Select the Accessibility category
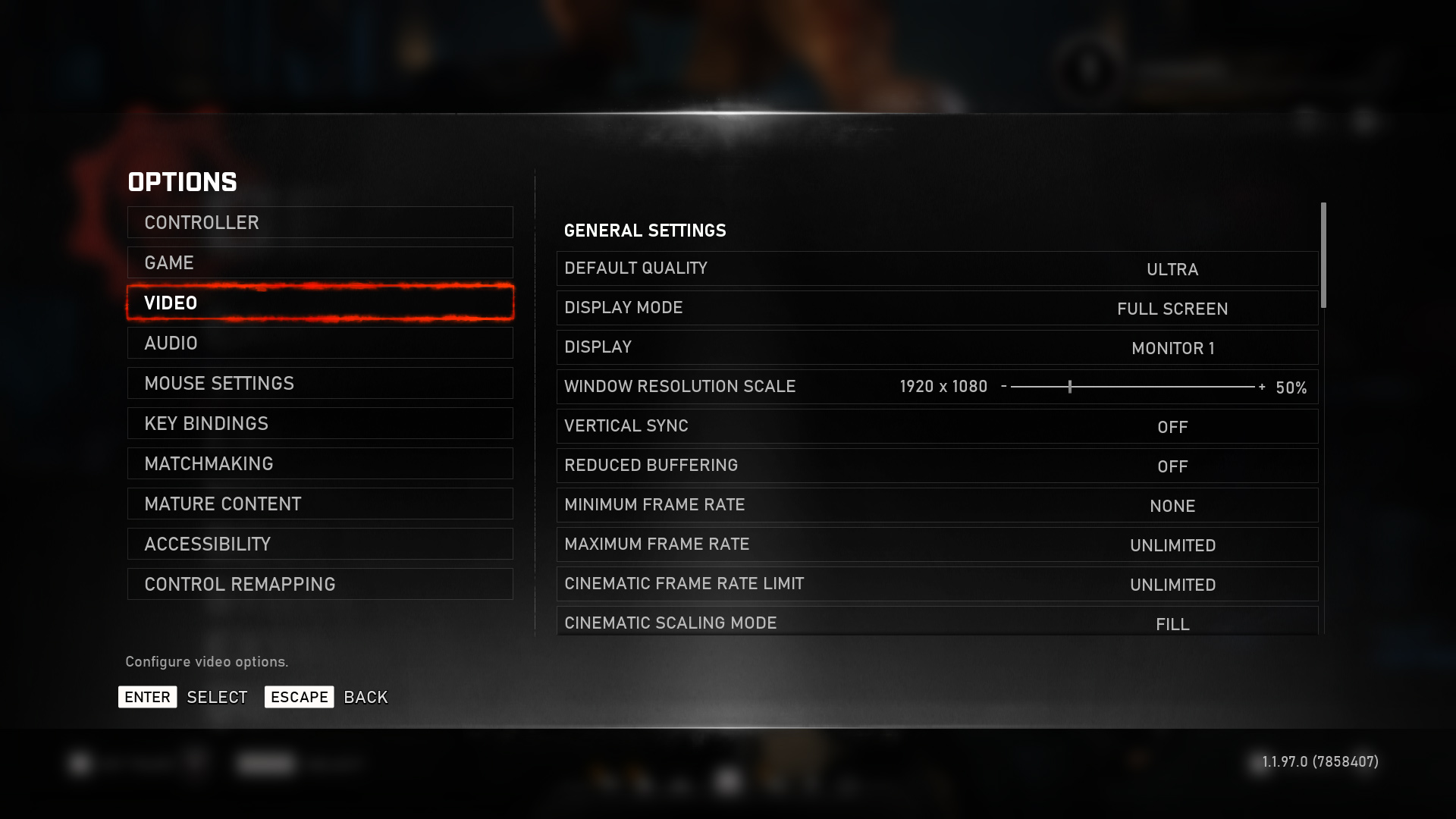 pos(320,544)
